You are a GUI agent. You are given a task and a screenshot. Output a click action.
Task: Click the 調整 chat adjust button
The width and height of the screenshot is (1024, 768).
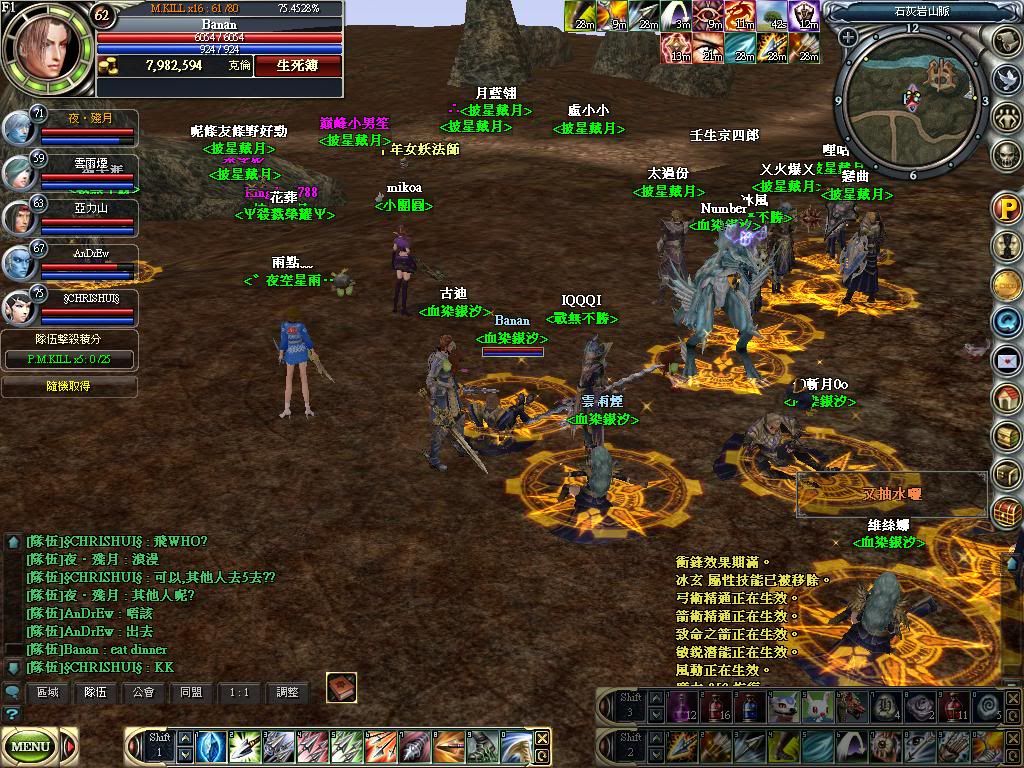[287, 691]
